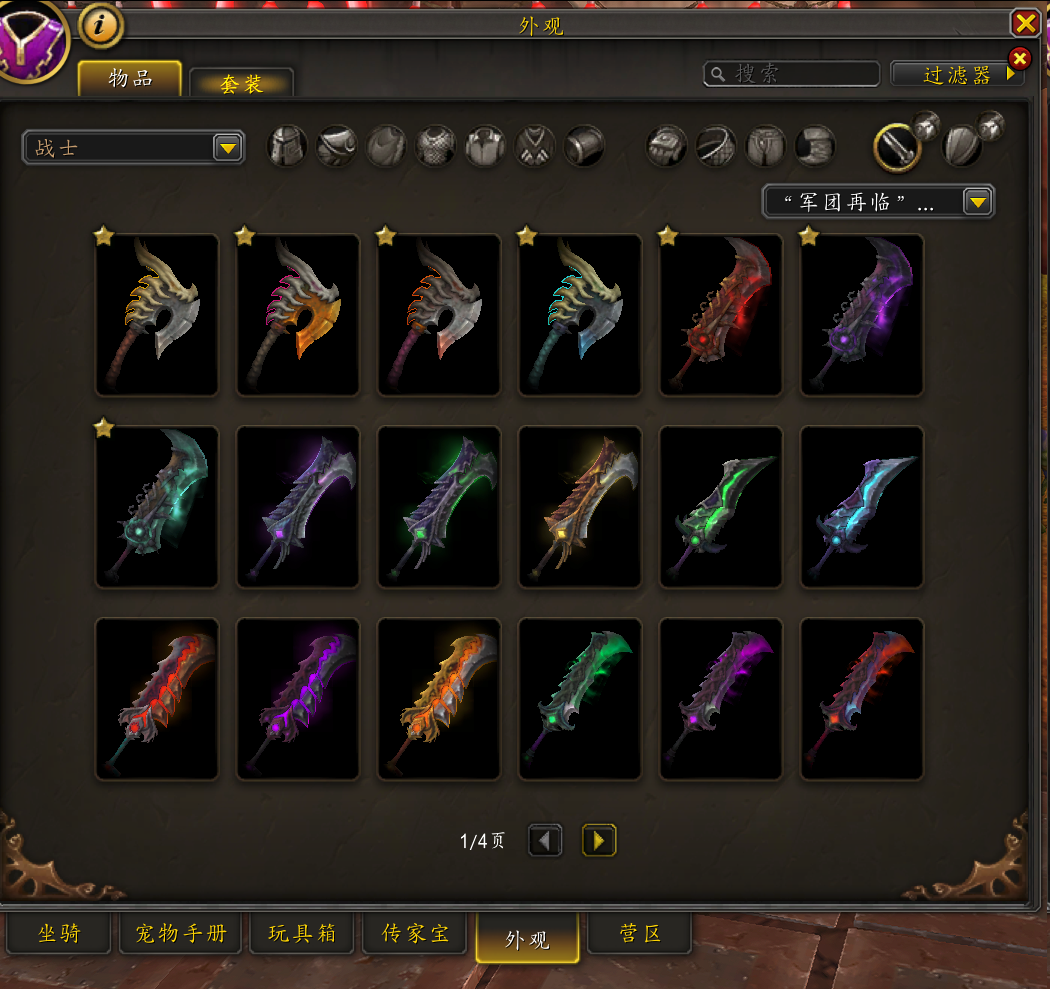The image size is (1050, 989).
Task: Open the 营区 campsite tab
Action: coord(640,935)
